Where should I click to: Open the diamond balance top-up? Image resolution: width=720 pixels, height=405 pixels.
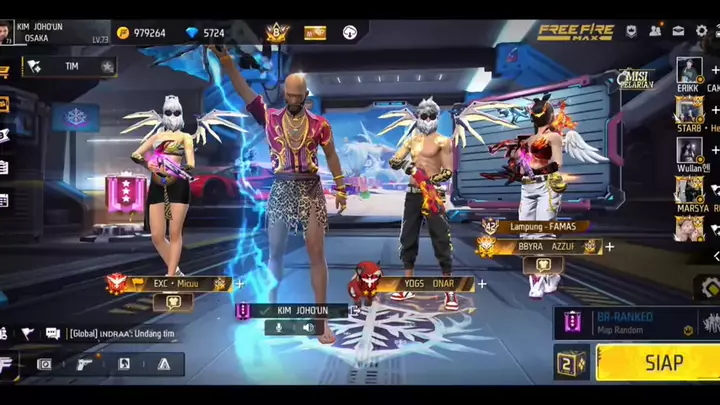(206, 32)
